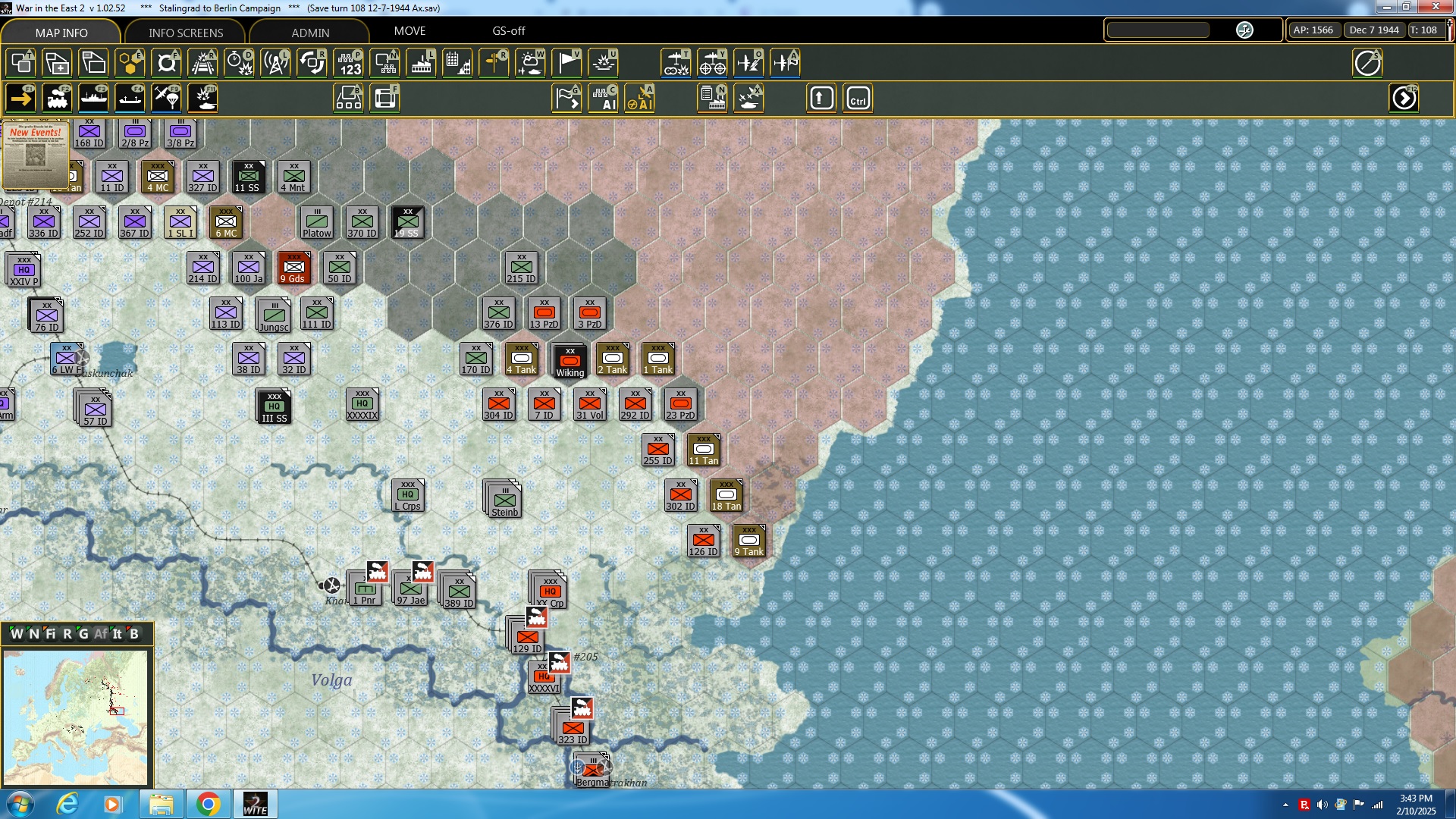The image size is (1456, 819).
Task: Click the minimap to reposition the view
Action: [x=76, y=717]
